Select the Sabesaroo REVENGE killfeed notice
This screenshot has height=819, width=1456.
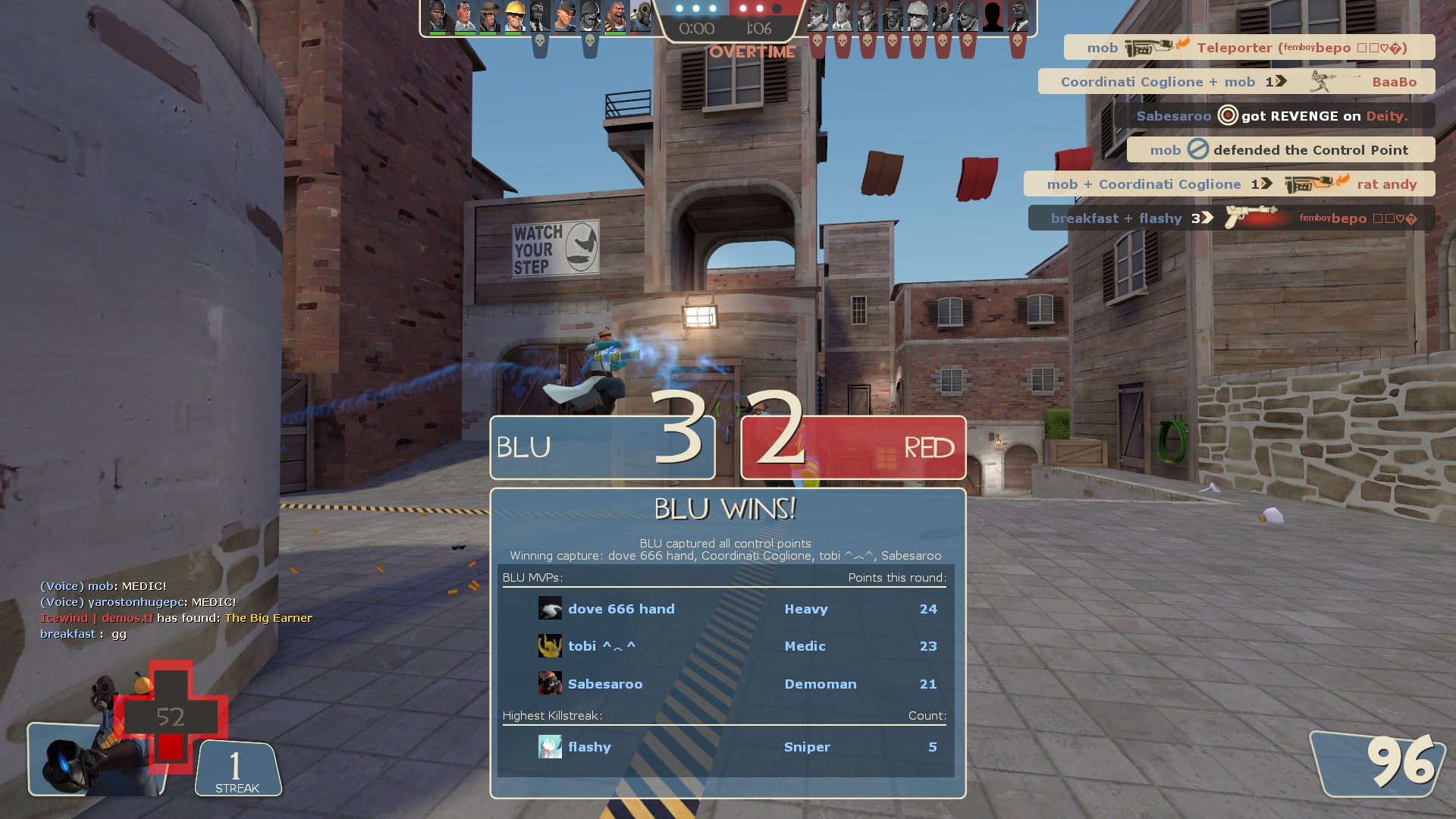click(x=1274, y=116)
